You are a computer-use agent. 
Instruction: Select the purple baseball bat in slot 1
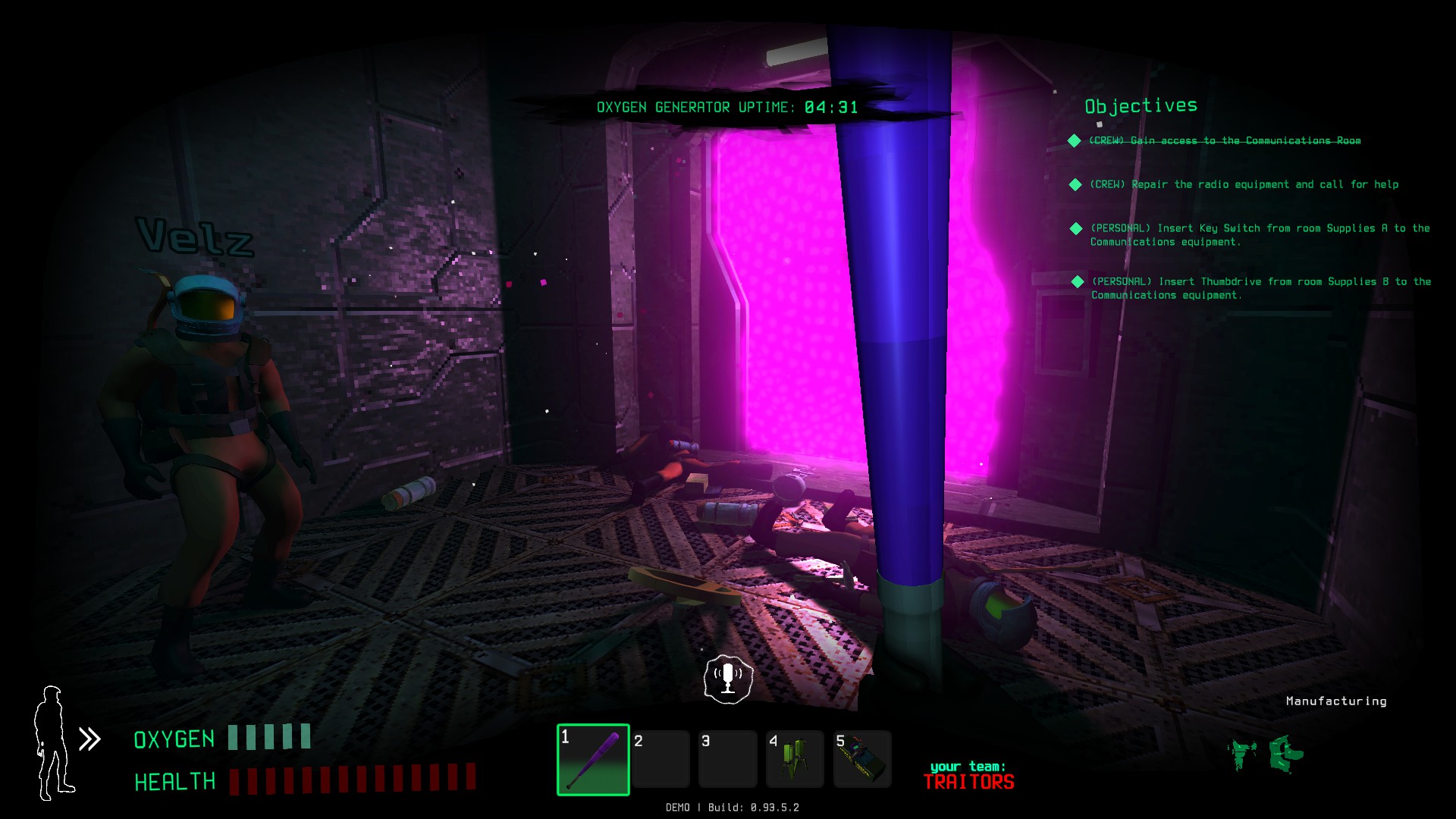pos(593,760)
